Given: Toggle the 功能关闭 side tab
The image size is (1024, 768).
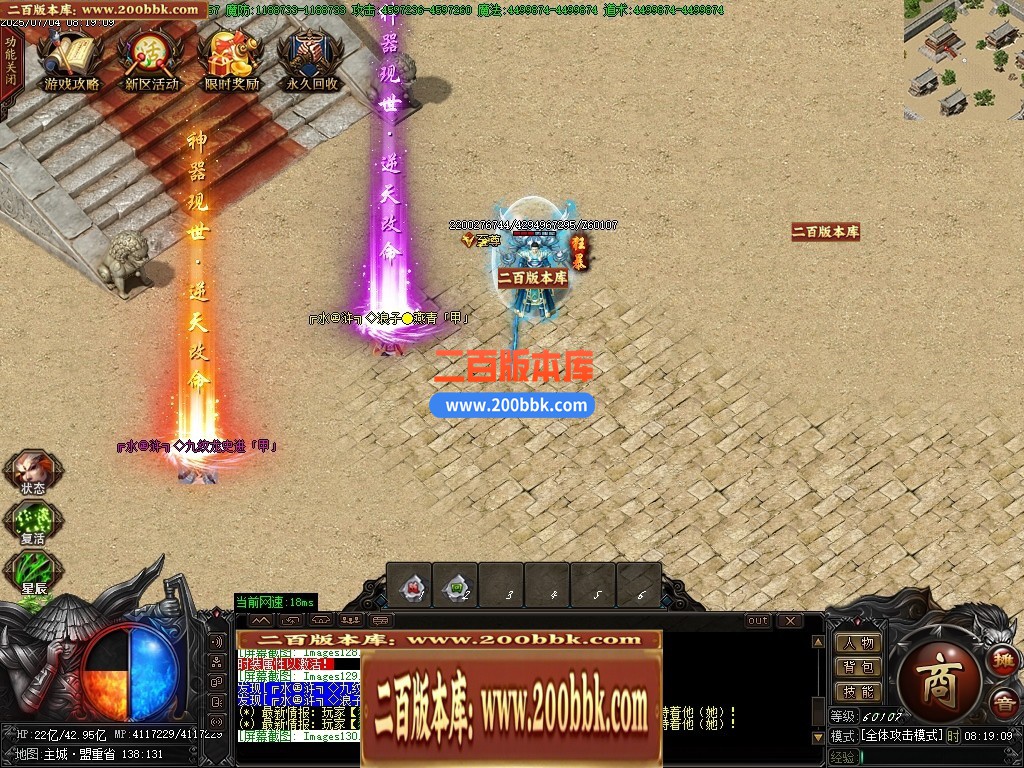Looking at the screenshot, I should pos(10,60).
